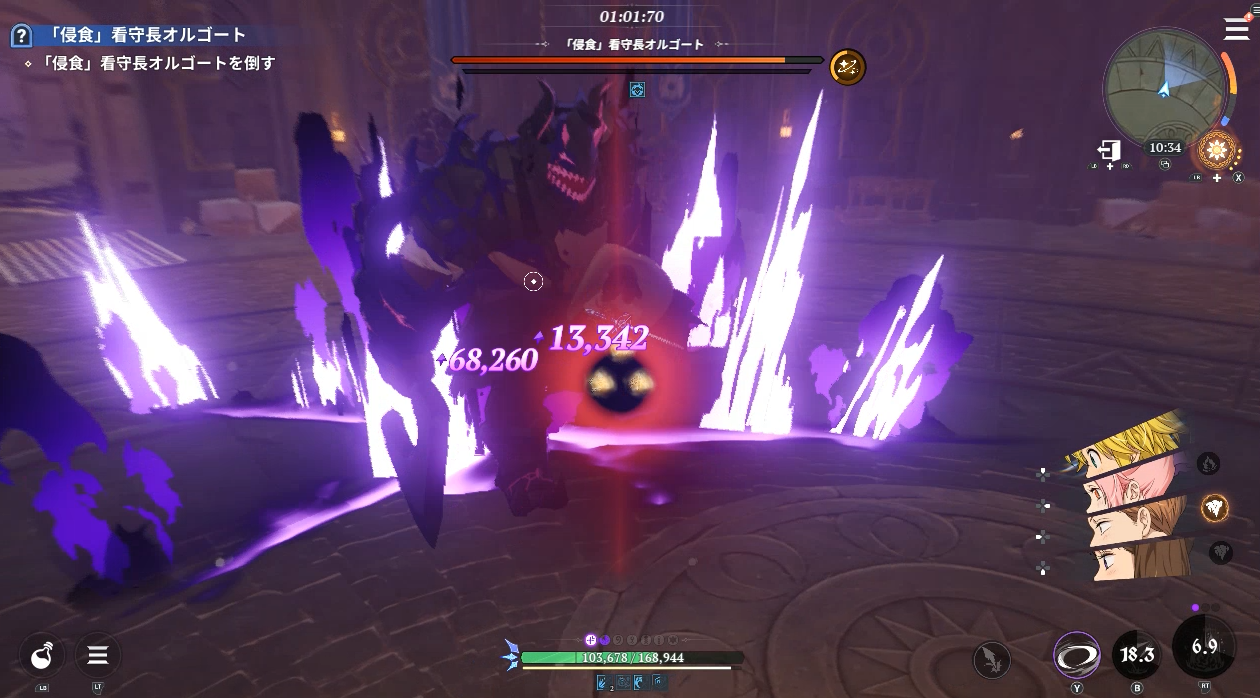Click the exit door icon
This screenshot has height=698, width=1260.
[x=1108, y=150]
